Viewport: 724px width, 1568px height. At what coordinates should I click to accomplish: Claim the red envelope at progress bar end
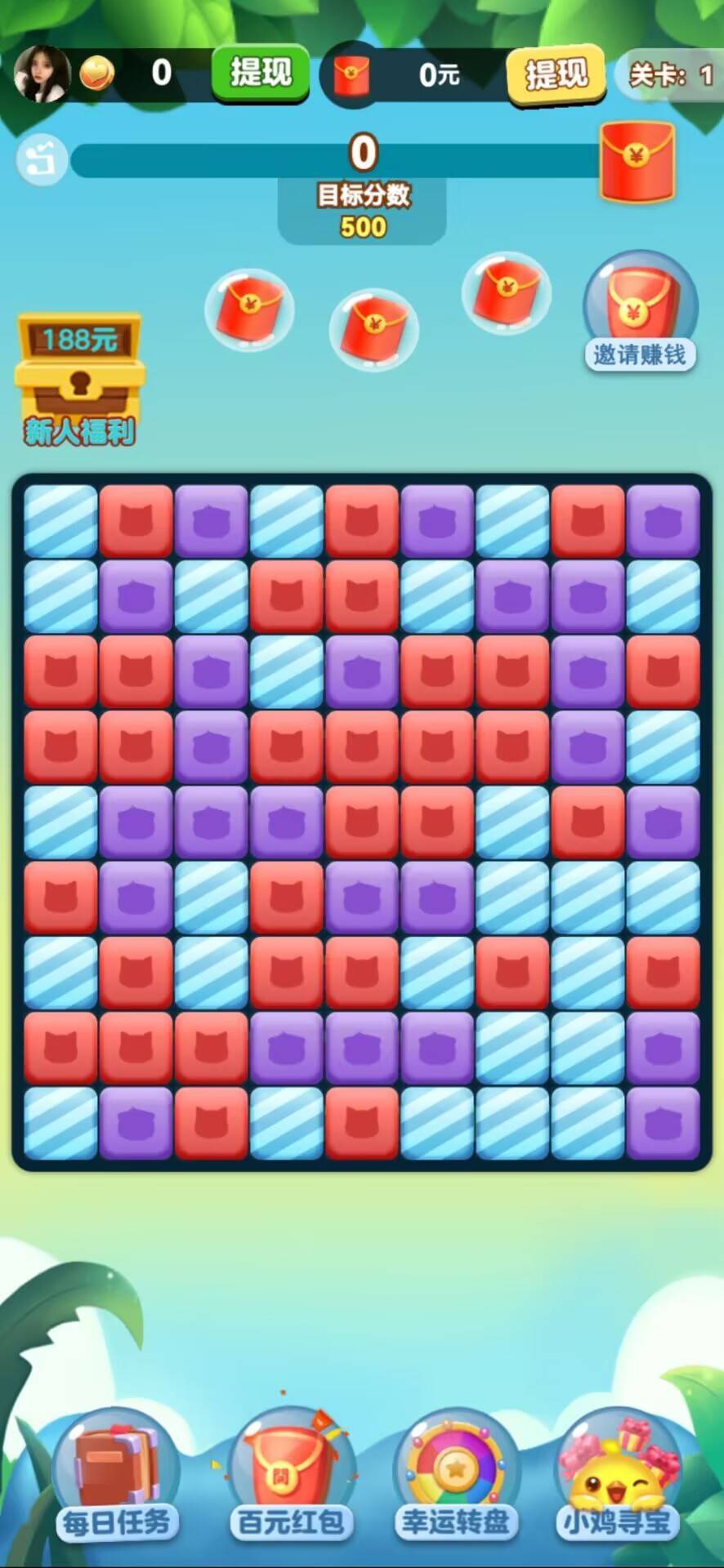pos(637,161)
